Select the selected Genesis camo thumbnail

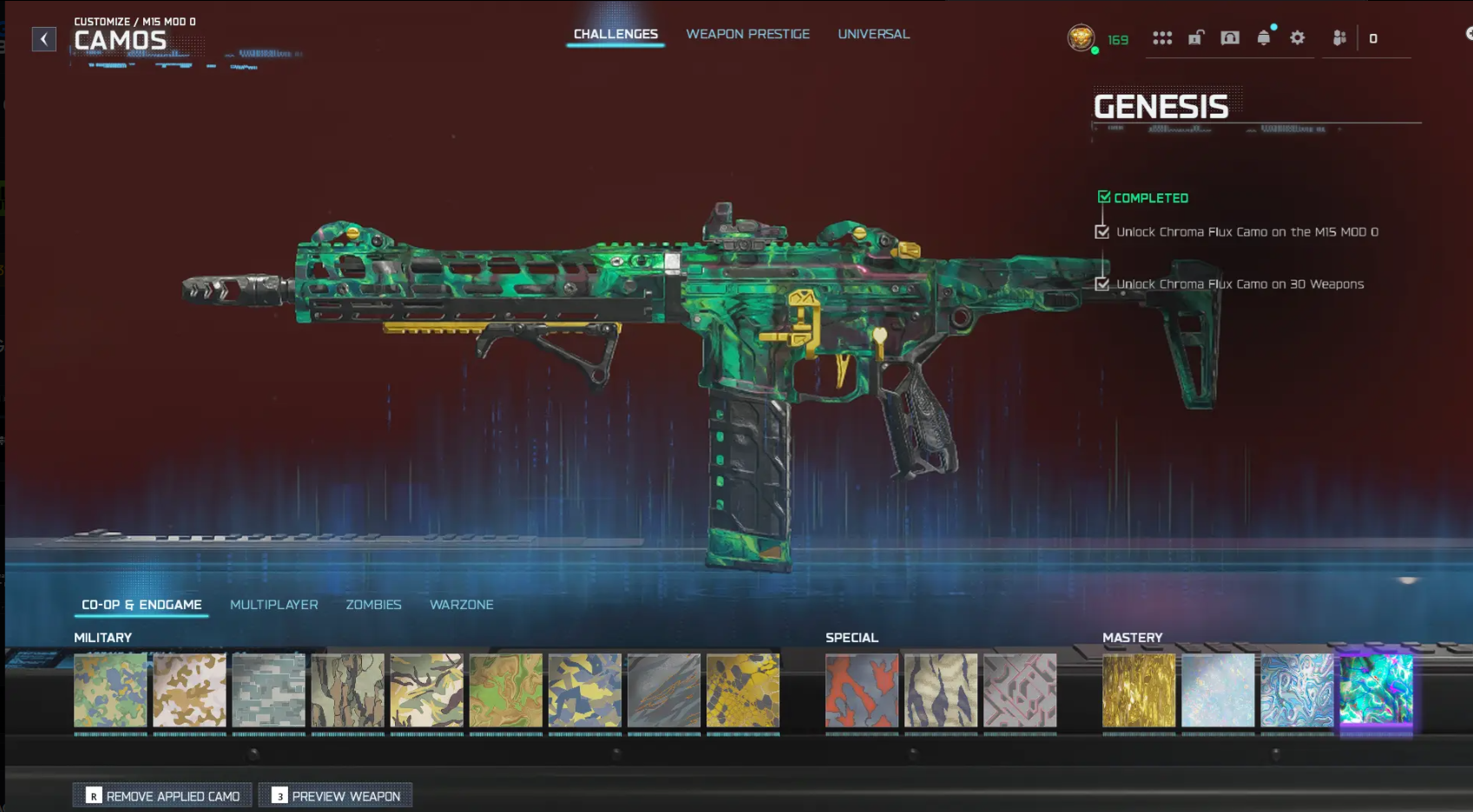pos(1376,691)
